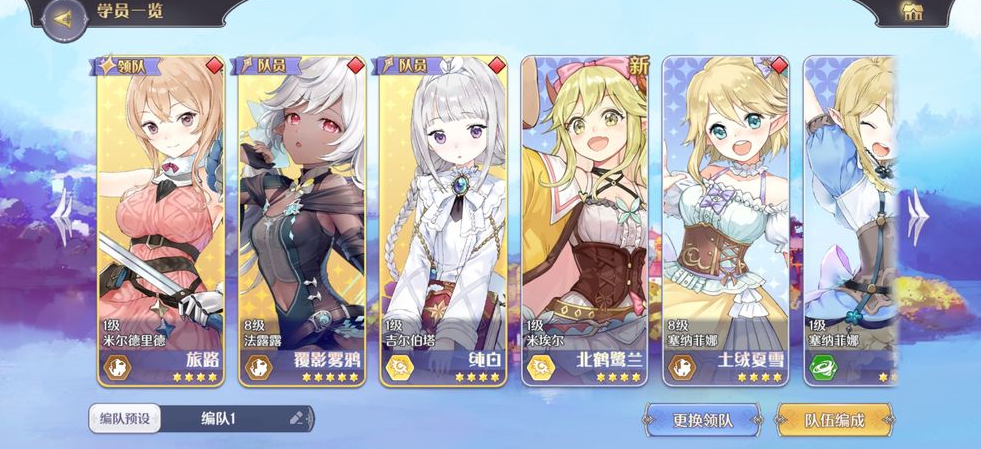
Task: Select the leader card 旅路
Action: pos(161,222)
